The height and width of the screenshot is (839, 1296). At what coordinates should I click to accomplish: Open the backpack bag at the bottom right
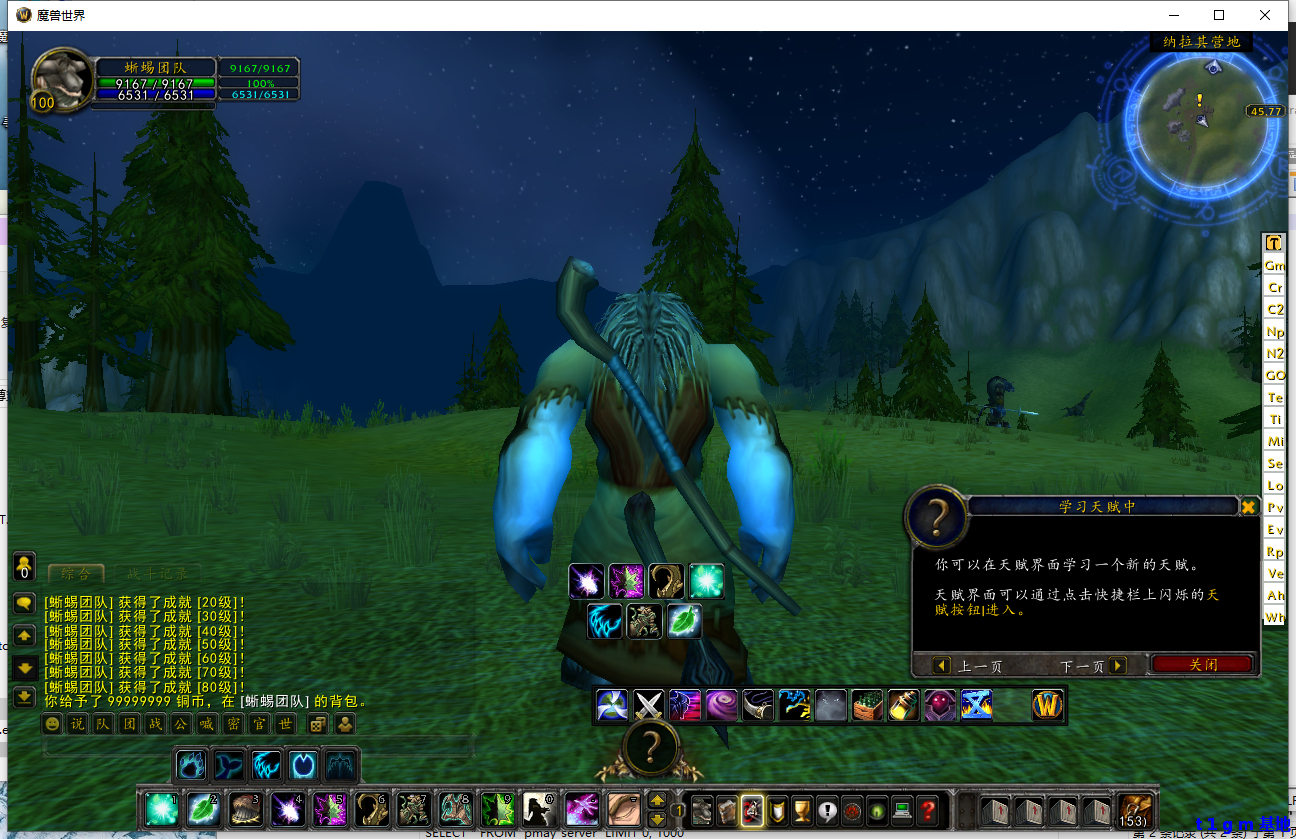[x=1135, y=812]
